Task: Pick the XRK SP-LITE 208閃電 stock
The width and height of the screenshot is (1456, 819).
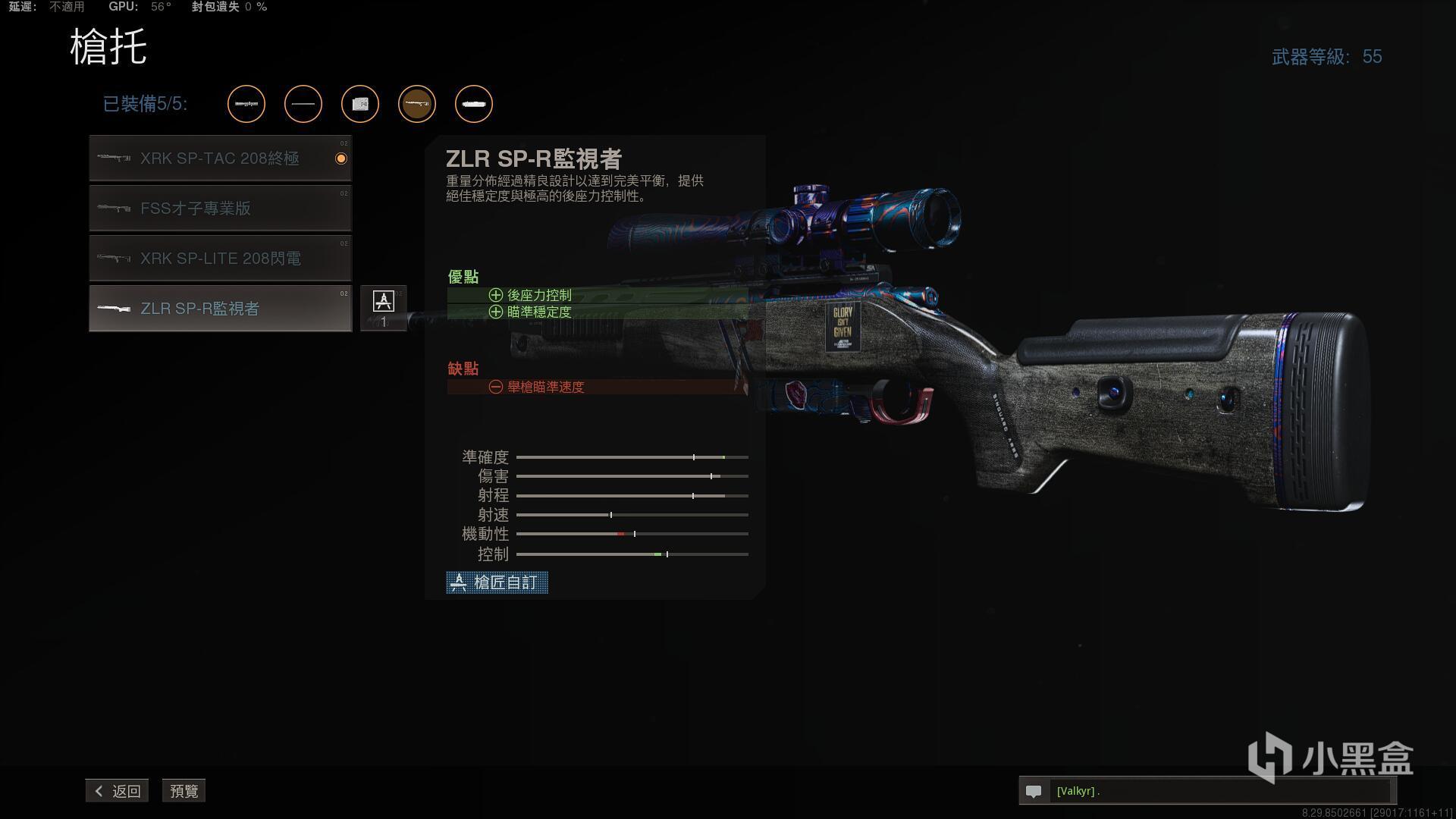Action: (x=220, y=259)
